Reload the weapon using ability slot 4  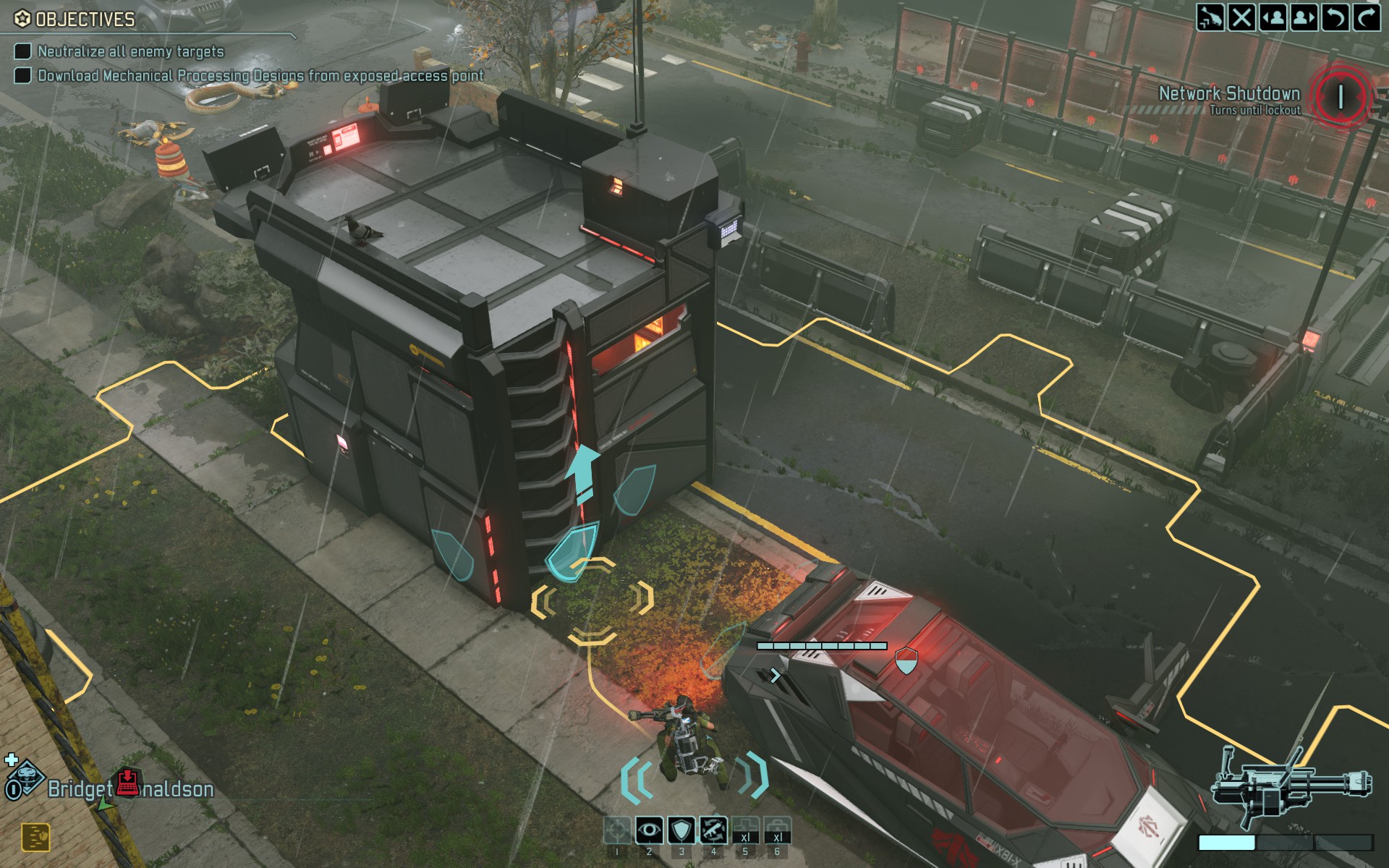pyautogui.click(x=713, y=830)
